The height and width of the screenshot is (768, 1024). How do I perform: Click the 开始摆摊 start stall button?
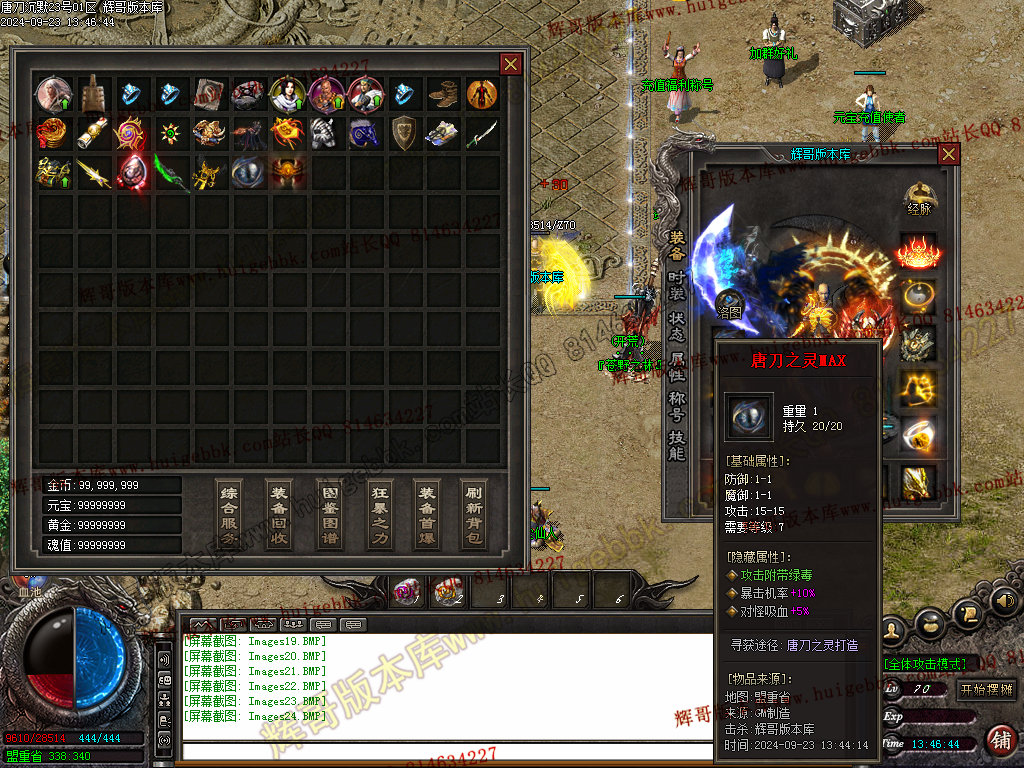tap(986, 690)
